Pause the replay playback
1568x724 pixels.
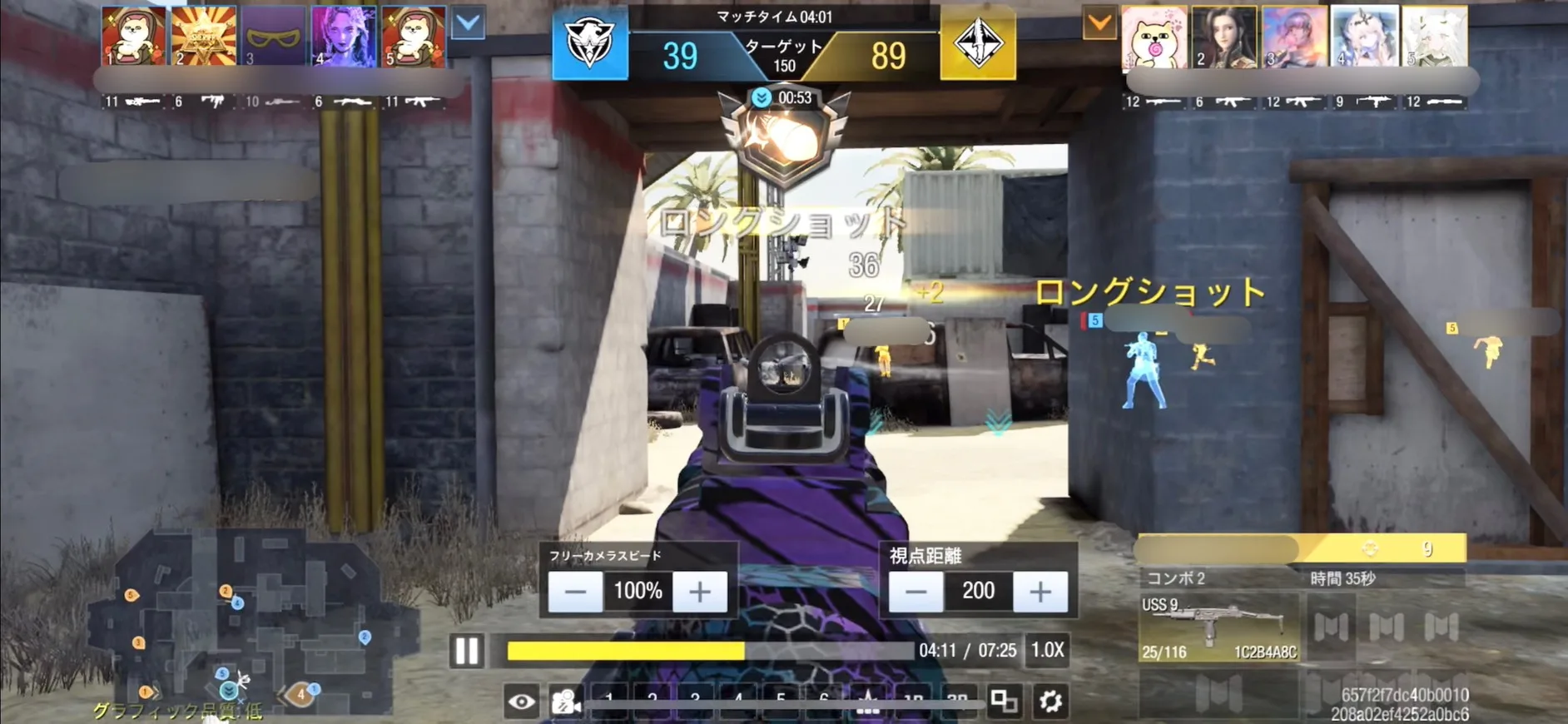pos(467,651)
